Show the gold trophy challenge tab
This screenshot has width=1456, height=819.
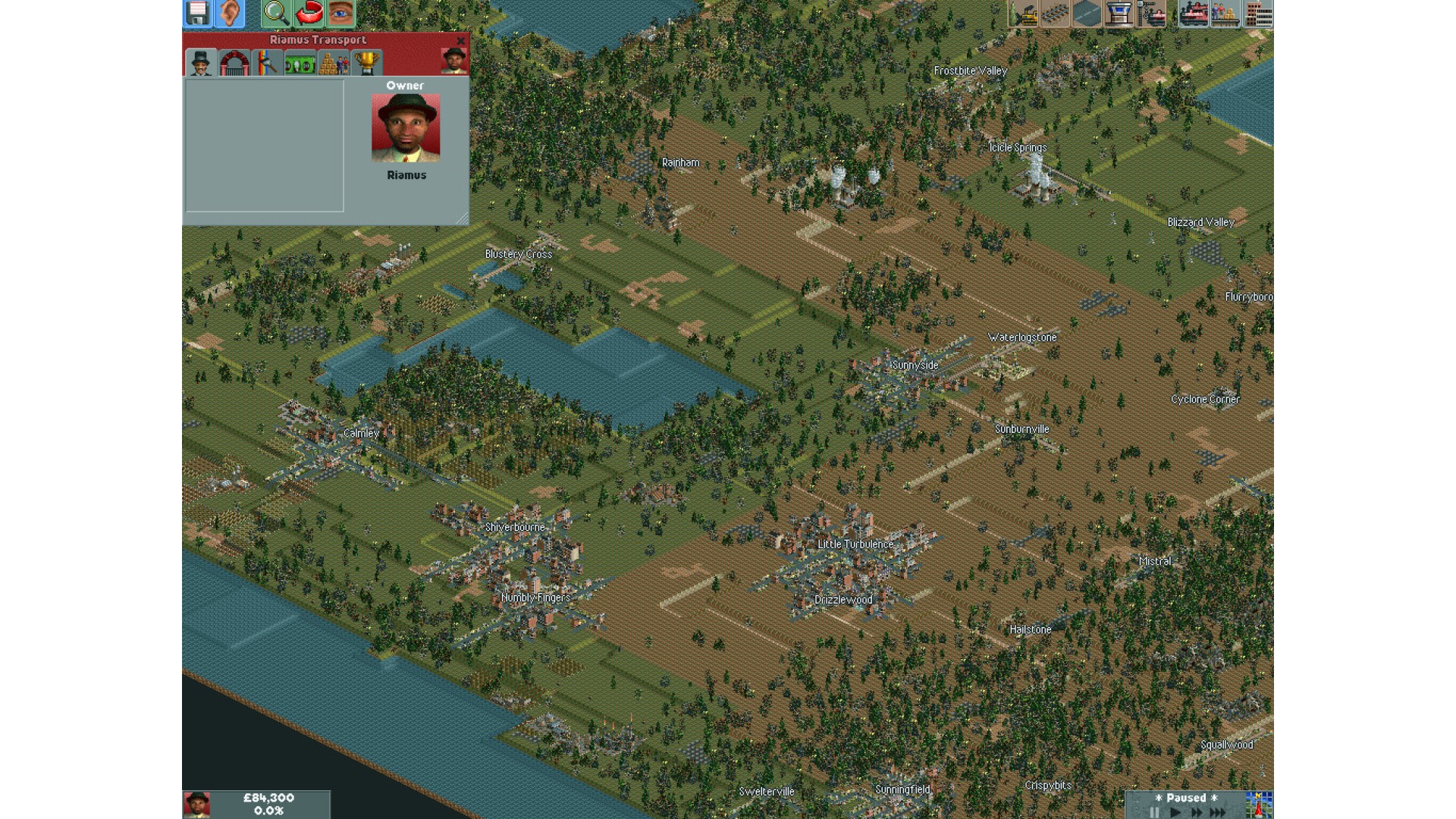[366, 64]
